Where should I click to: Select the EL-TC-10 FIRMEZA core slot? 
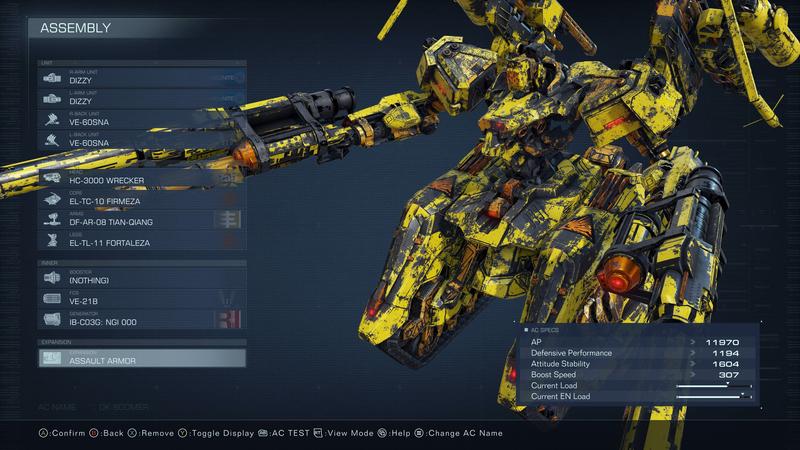point(140,198)
